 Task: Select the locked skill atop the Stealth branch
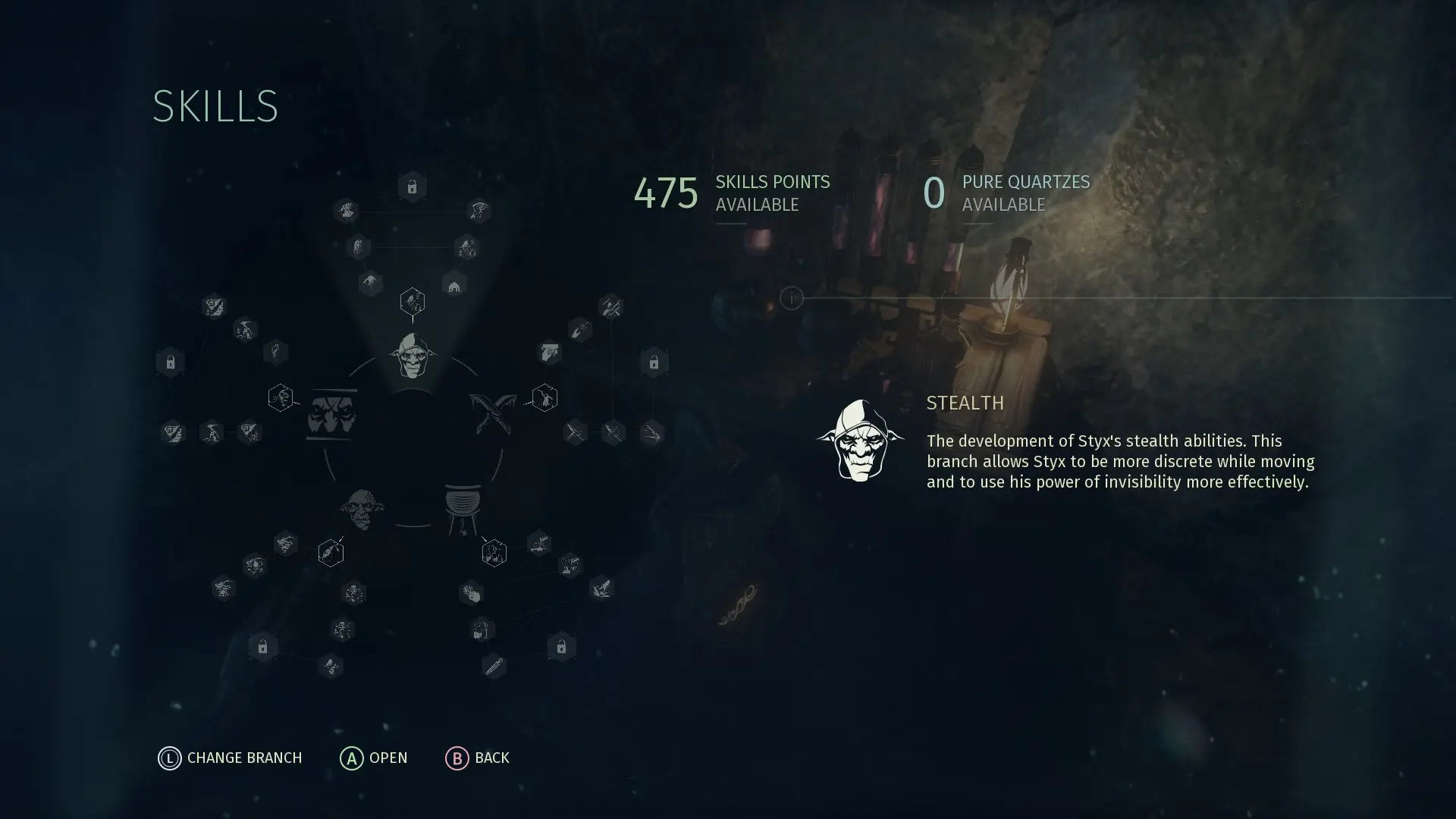[x=412, y=187]
